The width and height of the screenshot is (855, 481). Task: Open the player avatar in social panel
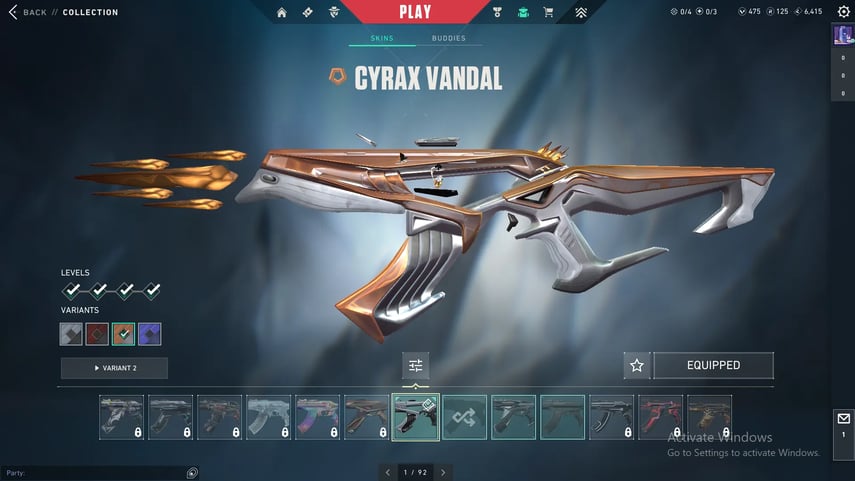[843, 35]
